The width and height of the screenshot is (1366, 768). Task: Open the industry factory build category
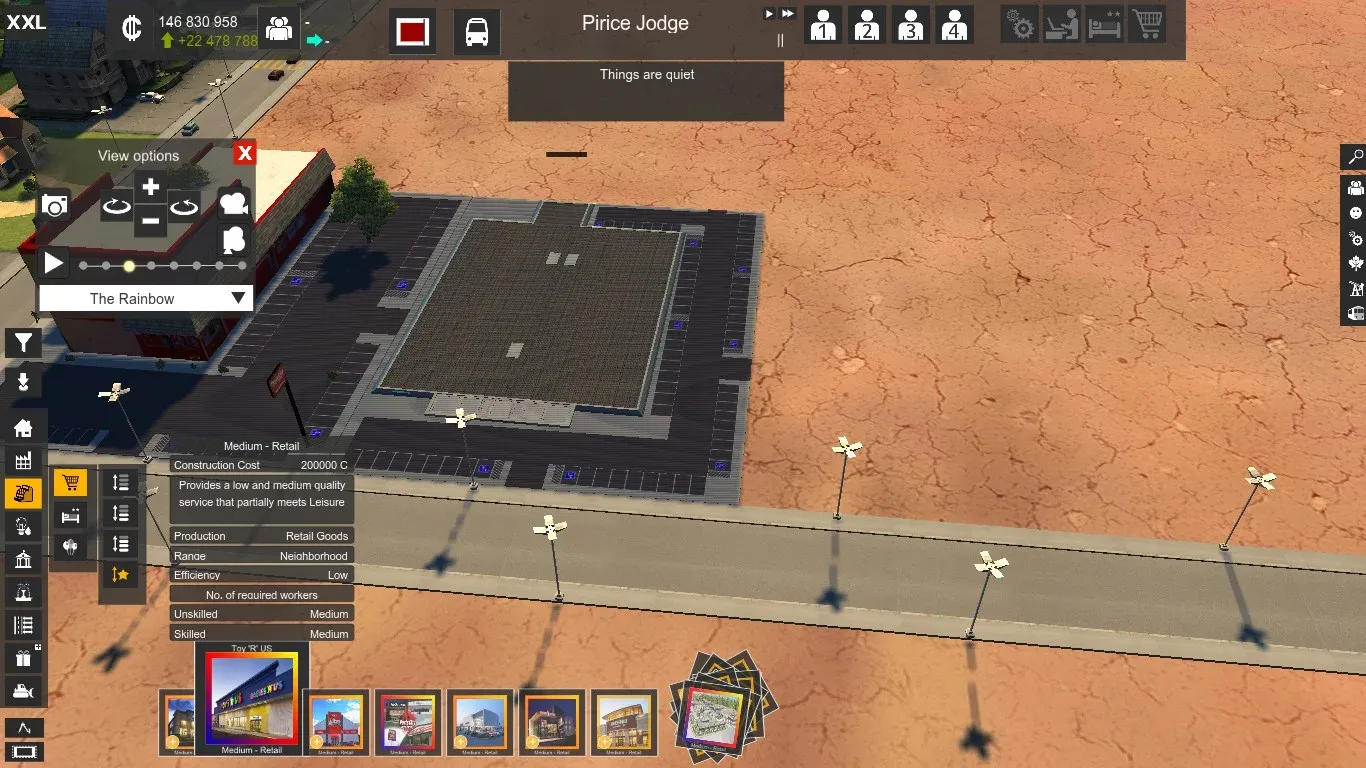pos(23,460)
